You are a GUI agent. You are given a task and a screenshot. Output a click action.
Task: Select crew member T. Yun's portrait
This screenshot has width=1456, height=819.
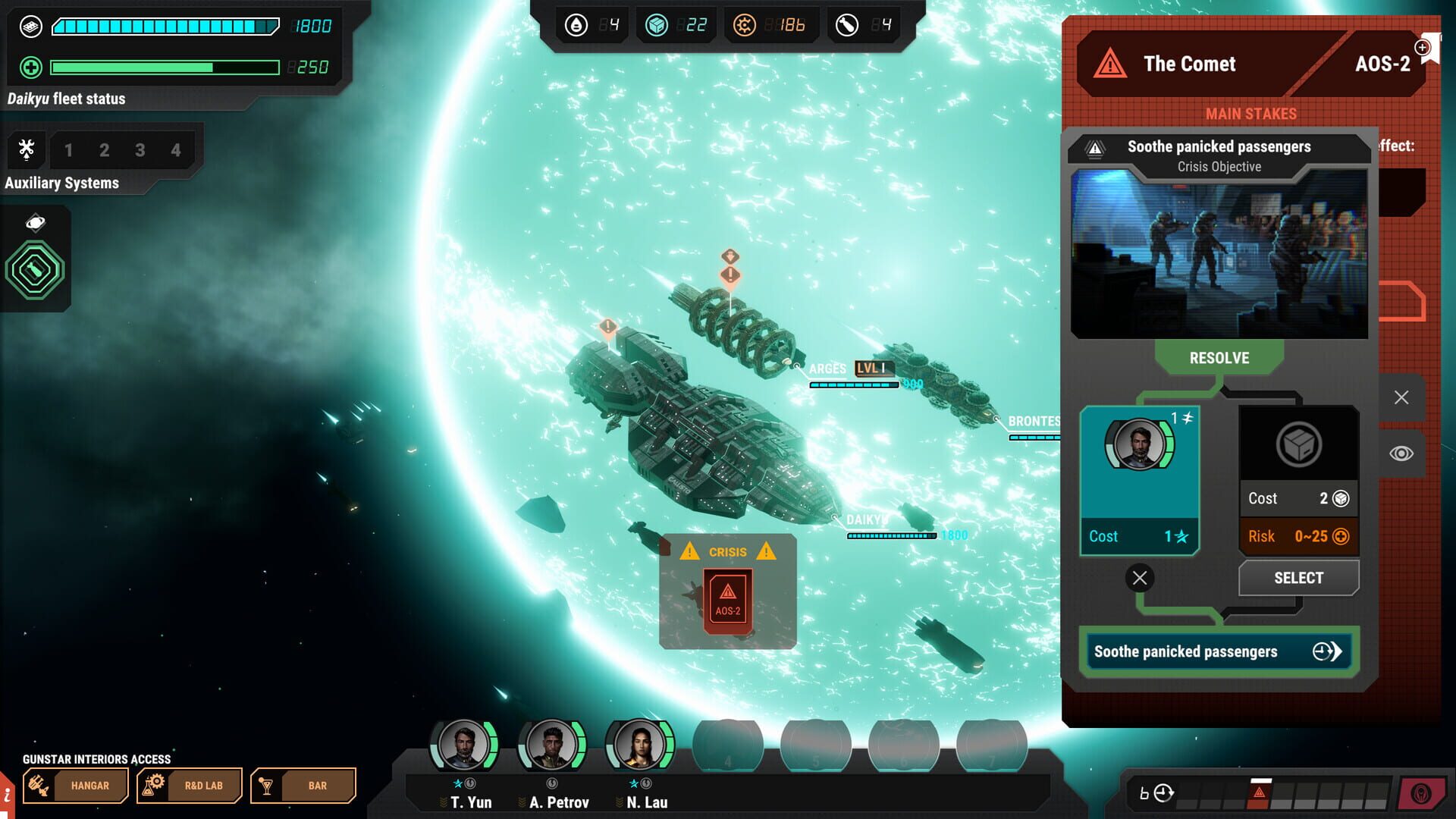click(x=465, y=746)
